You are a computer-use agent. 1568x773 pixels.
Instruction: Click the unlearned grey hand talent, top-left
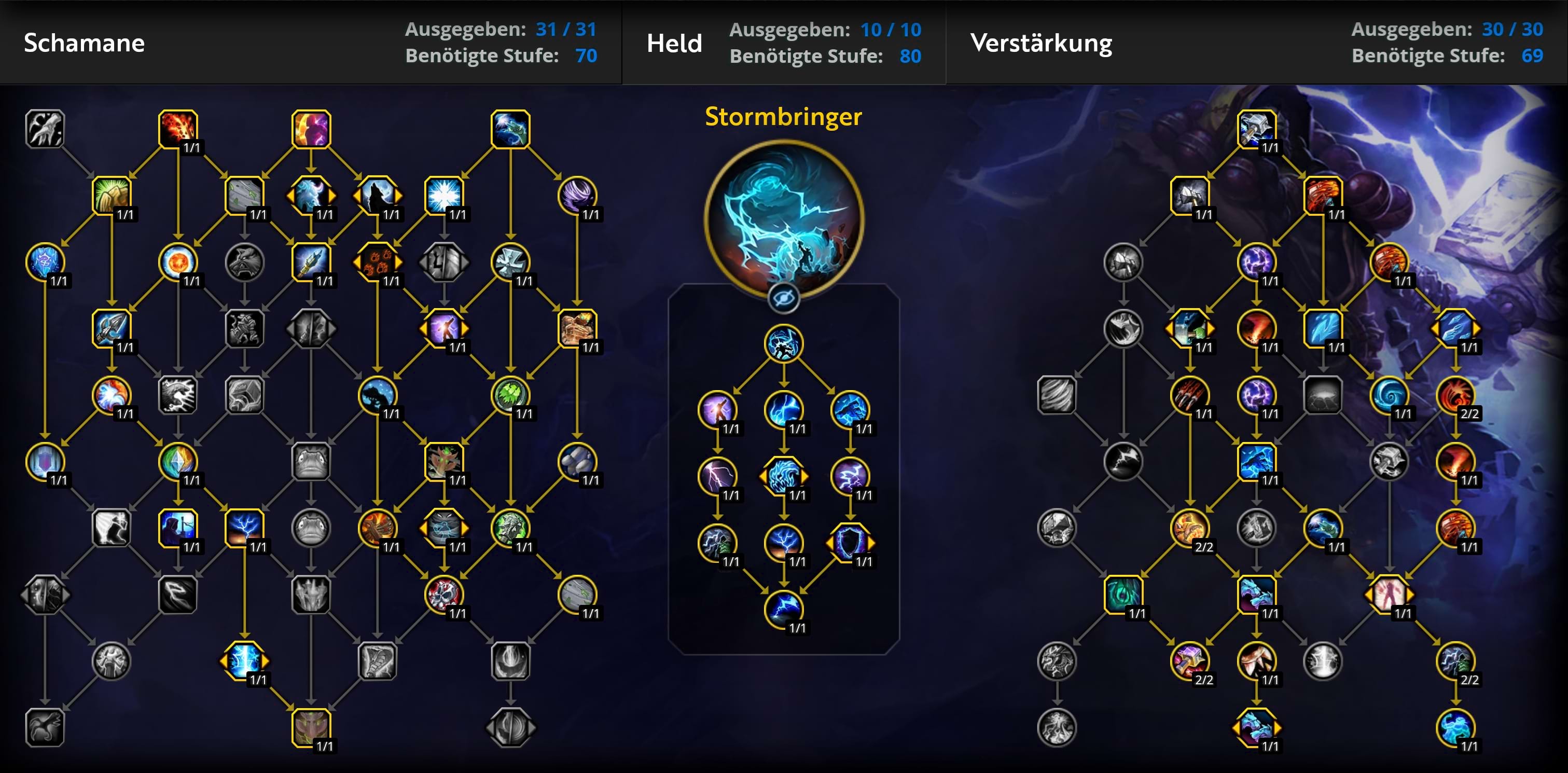45,129
